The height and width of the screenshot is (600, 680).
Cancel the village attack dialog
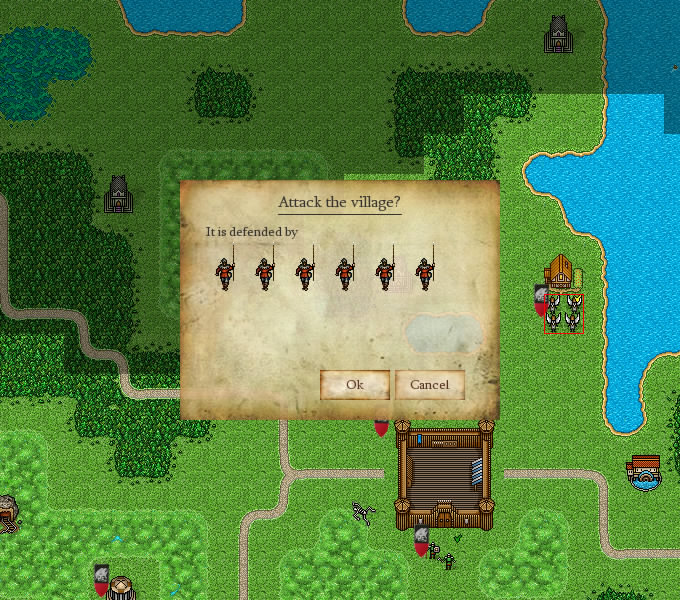[429, 385]
